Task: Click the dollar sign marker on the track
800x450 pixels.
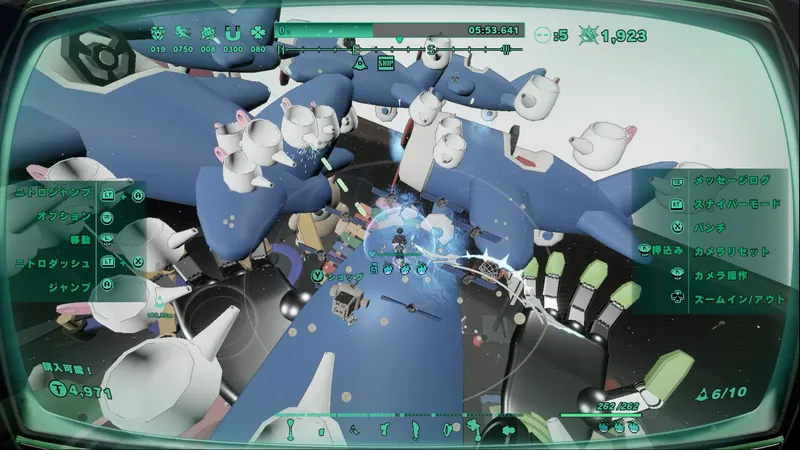Action: (x=431, y=48)
